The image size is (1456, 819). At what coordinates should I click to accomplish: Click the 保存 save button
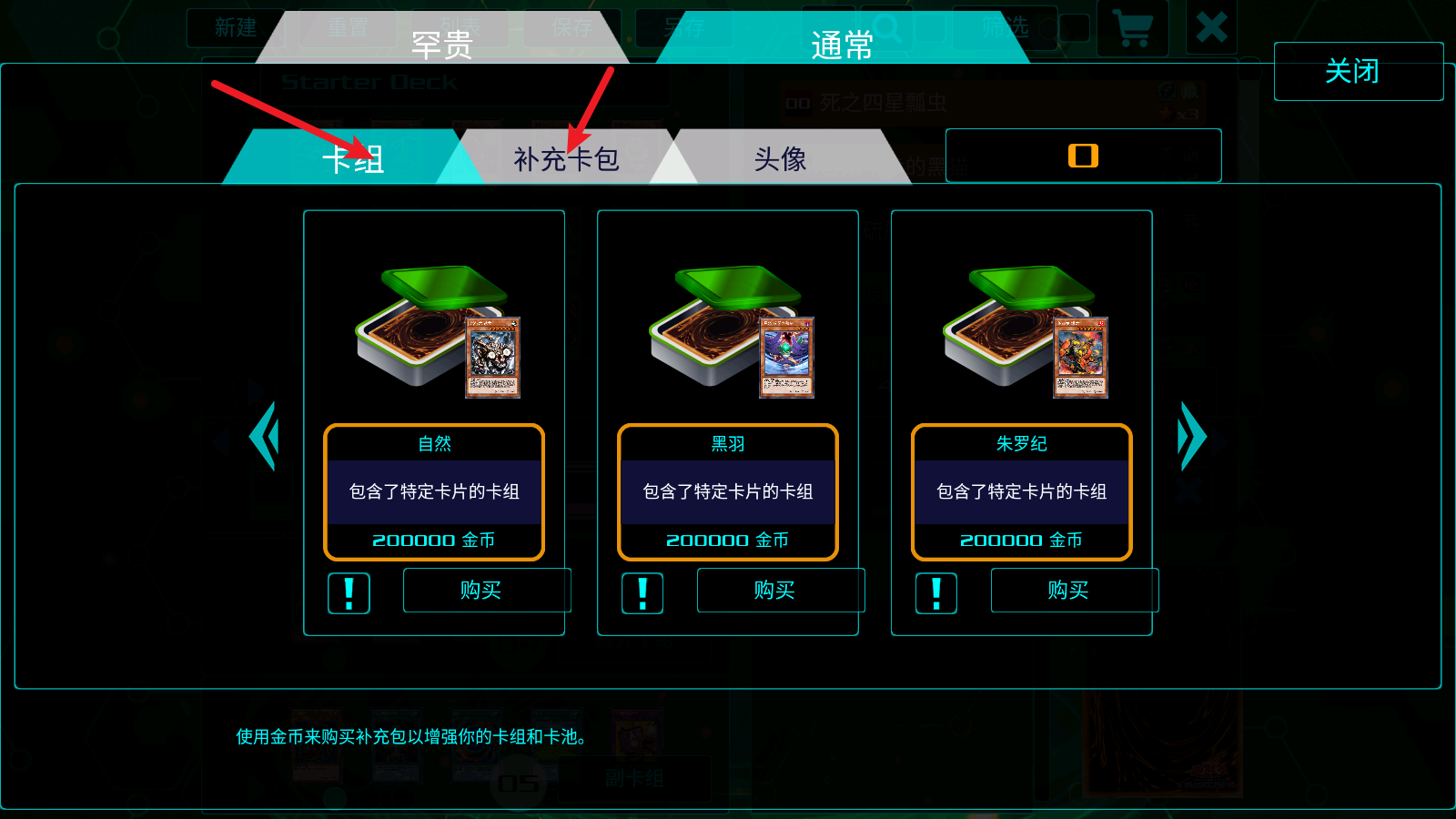pyautogui.click(x=573, y=28)
